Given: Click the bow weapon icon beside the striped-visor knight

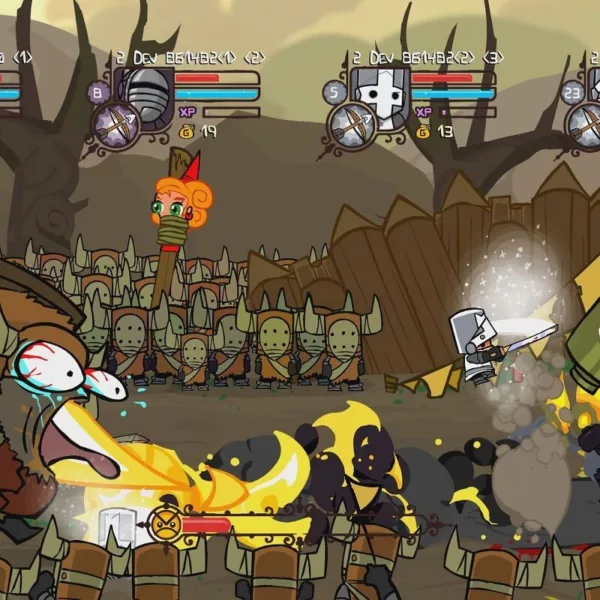Looking at the screenshot, I should click(x=117, y=123).
